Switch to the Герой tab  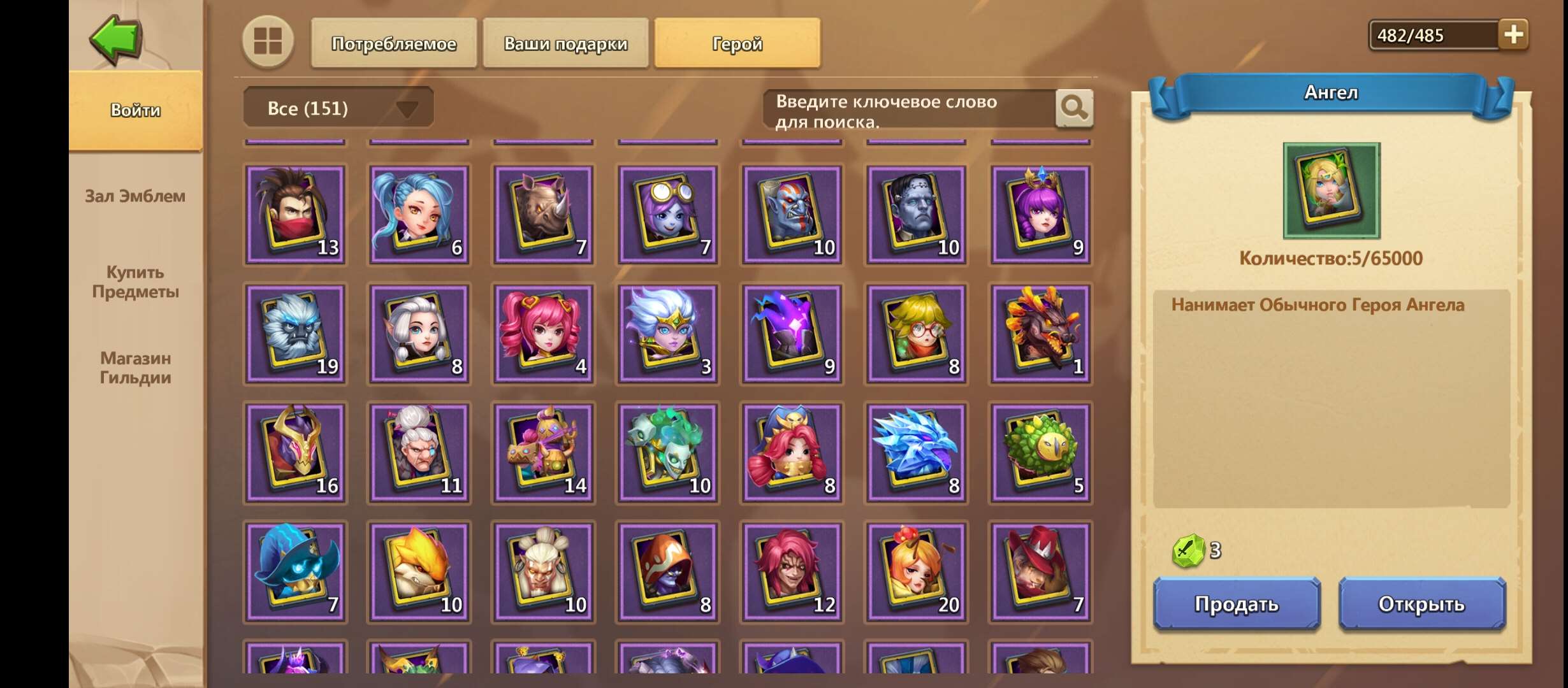pos(736,43)
